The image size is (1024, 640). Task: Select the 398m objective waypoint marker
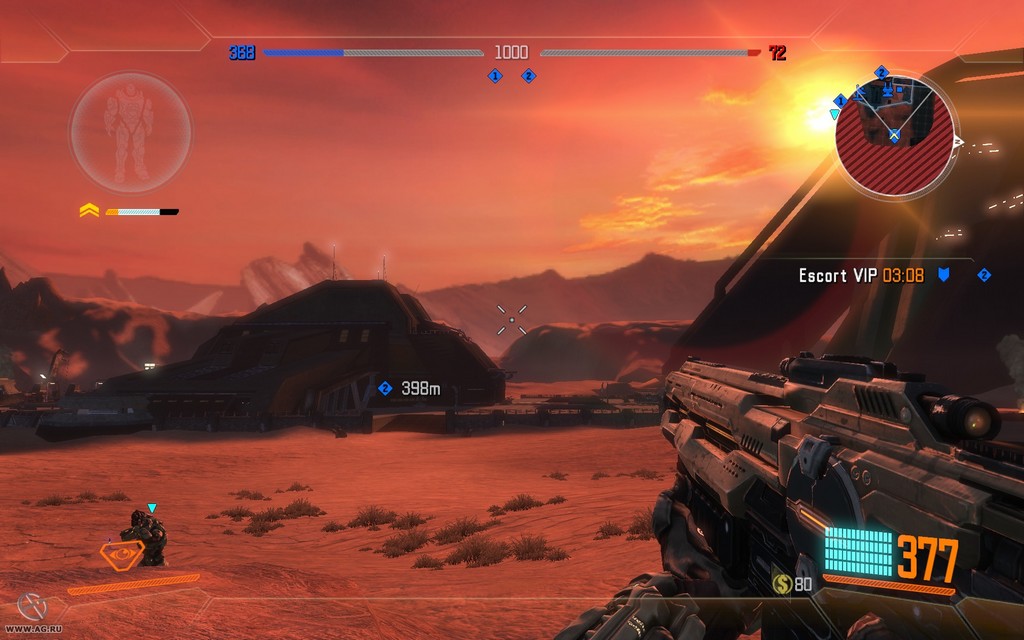point(385,388)
